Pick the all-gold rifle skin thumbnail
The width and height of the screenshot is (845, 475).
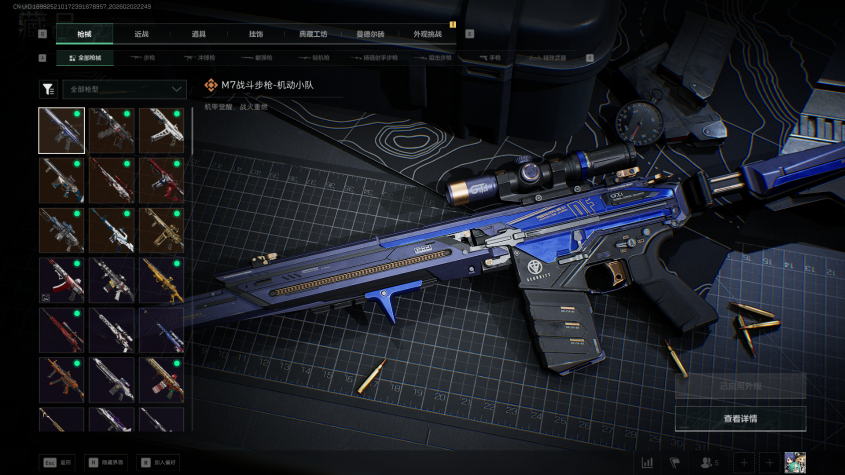click(x=161, y=280)
